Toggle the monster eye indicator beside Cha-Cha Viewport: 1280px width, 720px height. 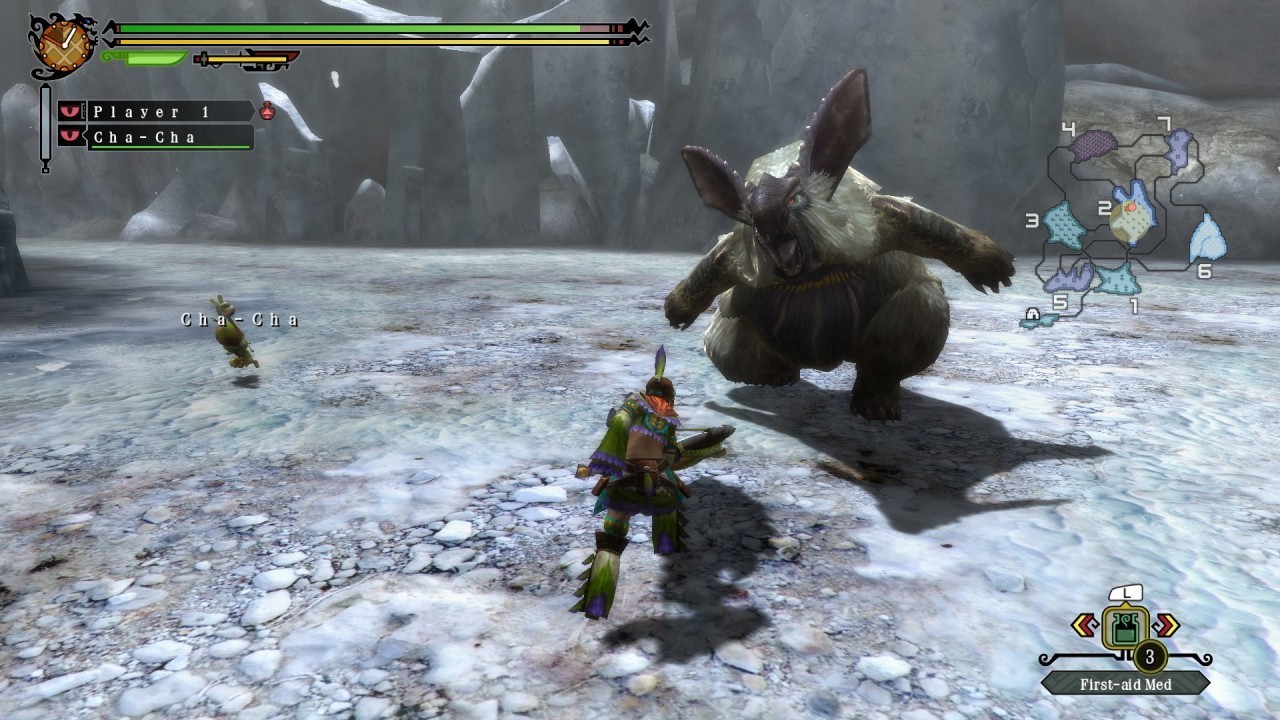69,136
